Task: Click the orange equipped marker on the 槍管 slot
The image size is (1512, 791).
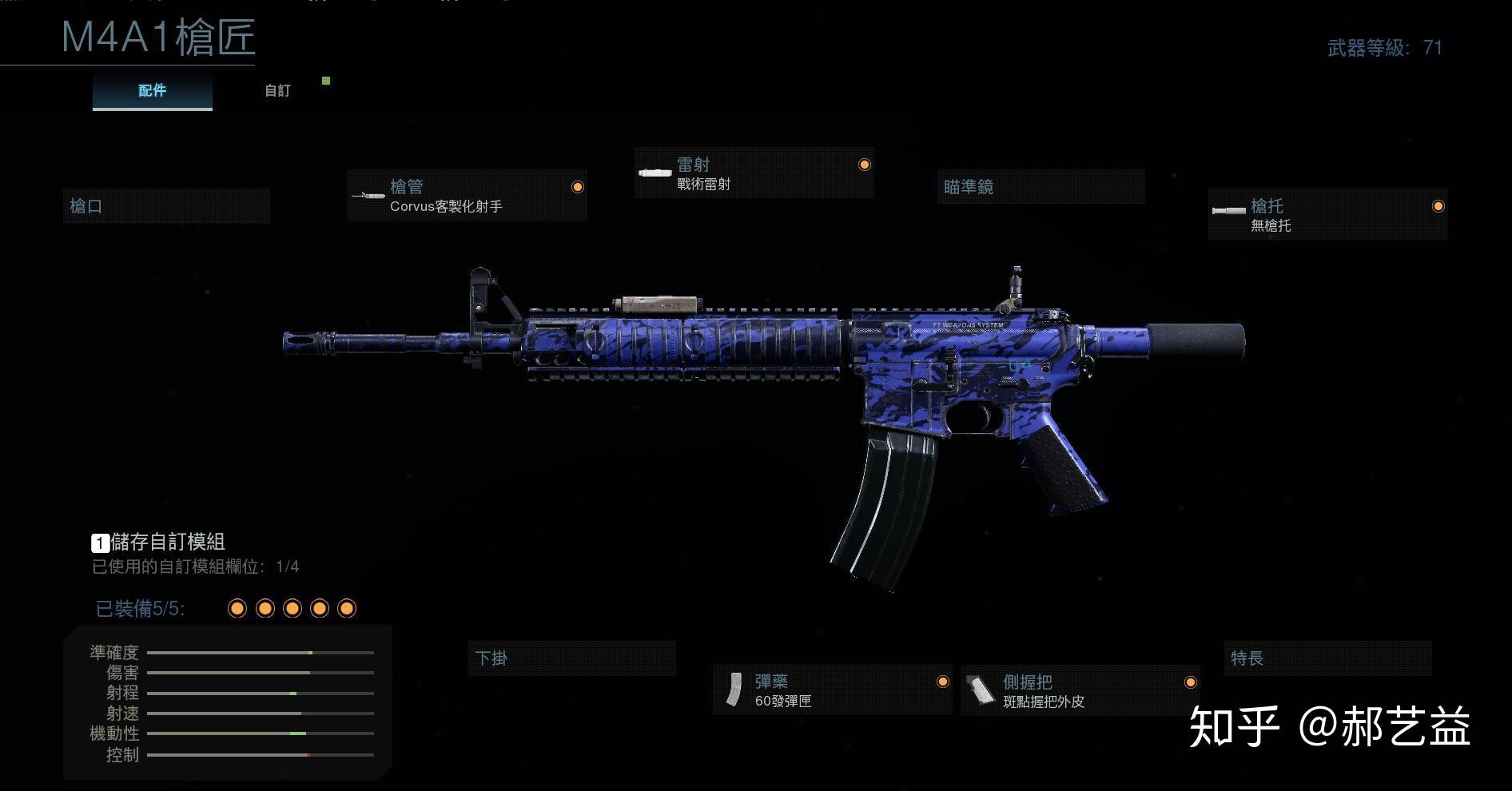Action: 578,186
